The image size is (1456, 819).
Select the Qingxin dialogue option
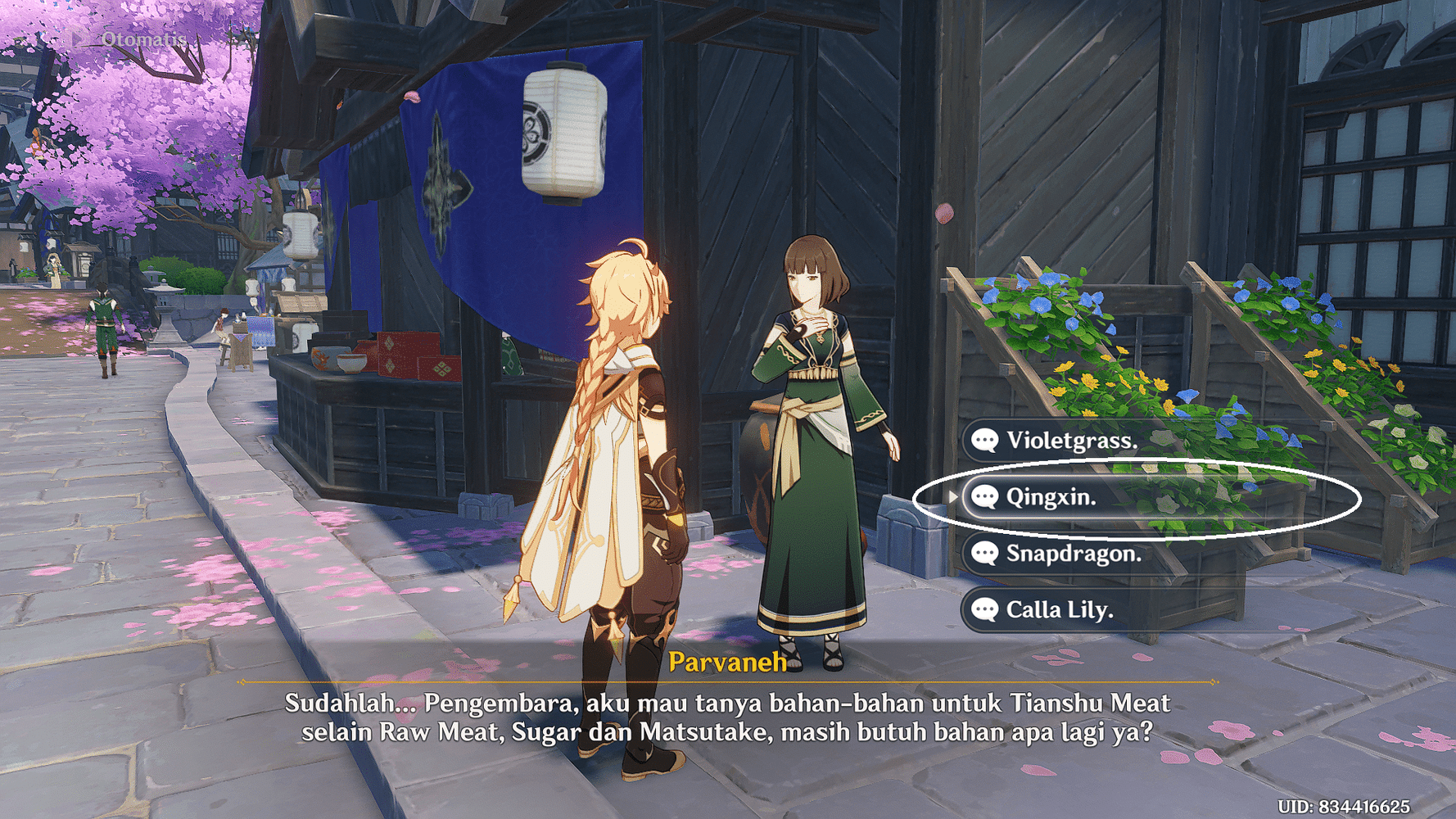coord(1051,497)
